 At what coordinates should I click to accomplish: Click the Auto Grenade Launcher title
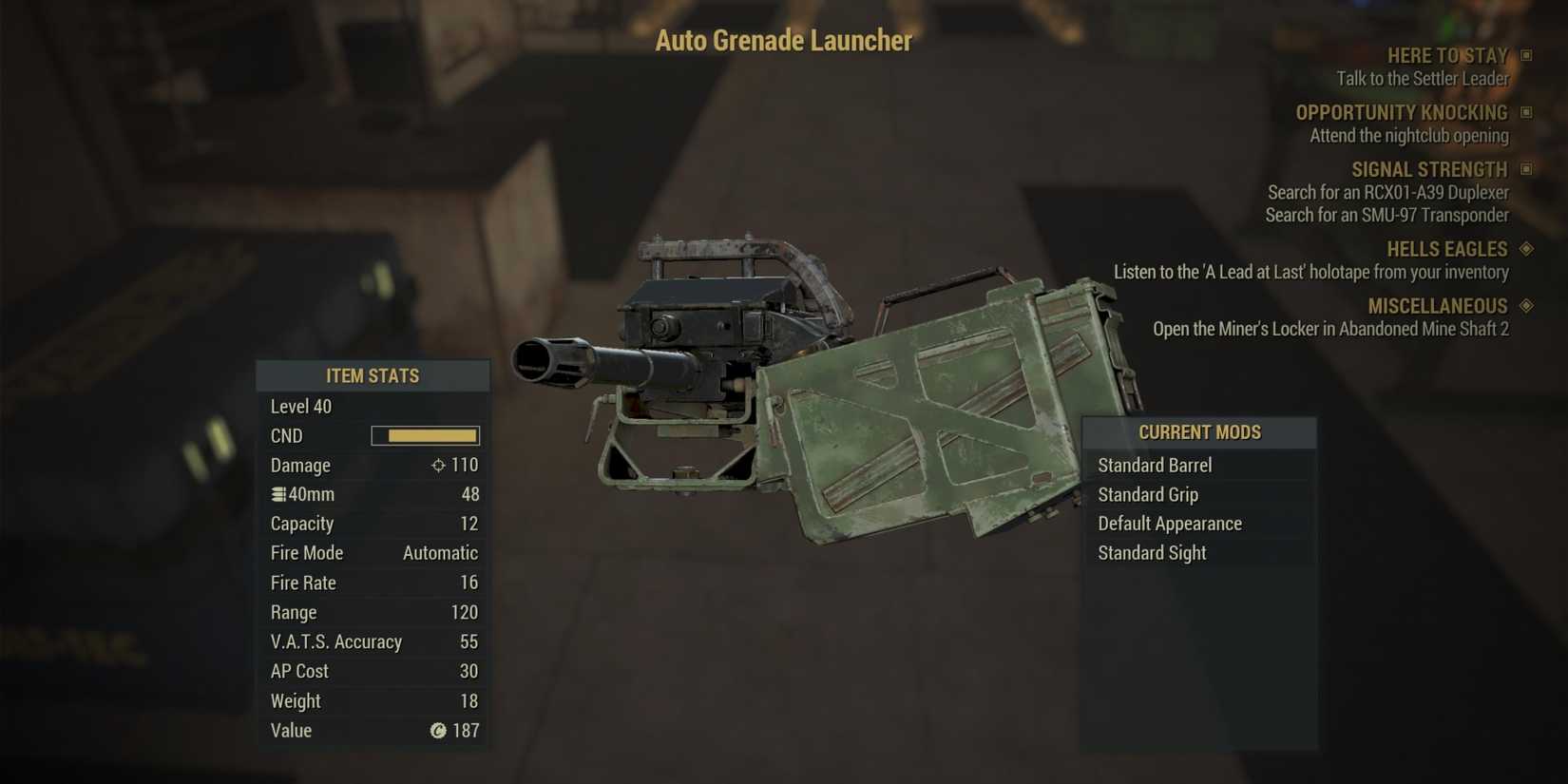(782, 41)
